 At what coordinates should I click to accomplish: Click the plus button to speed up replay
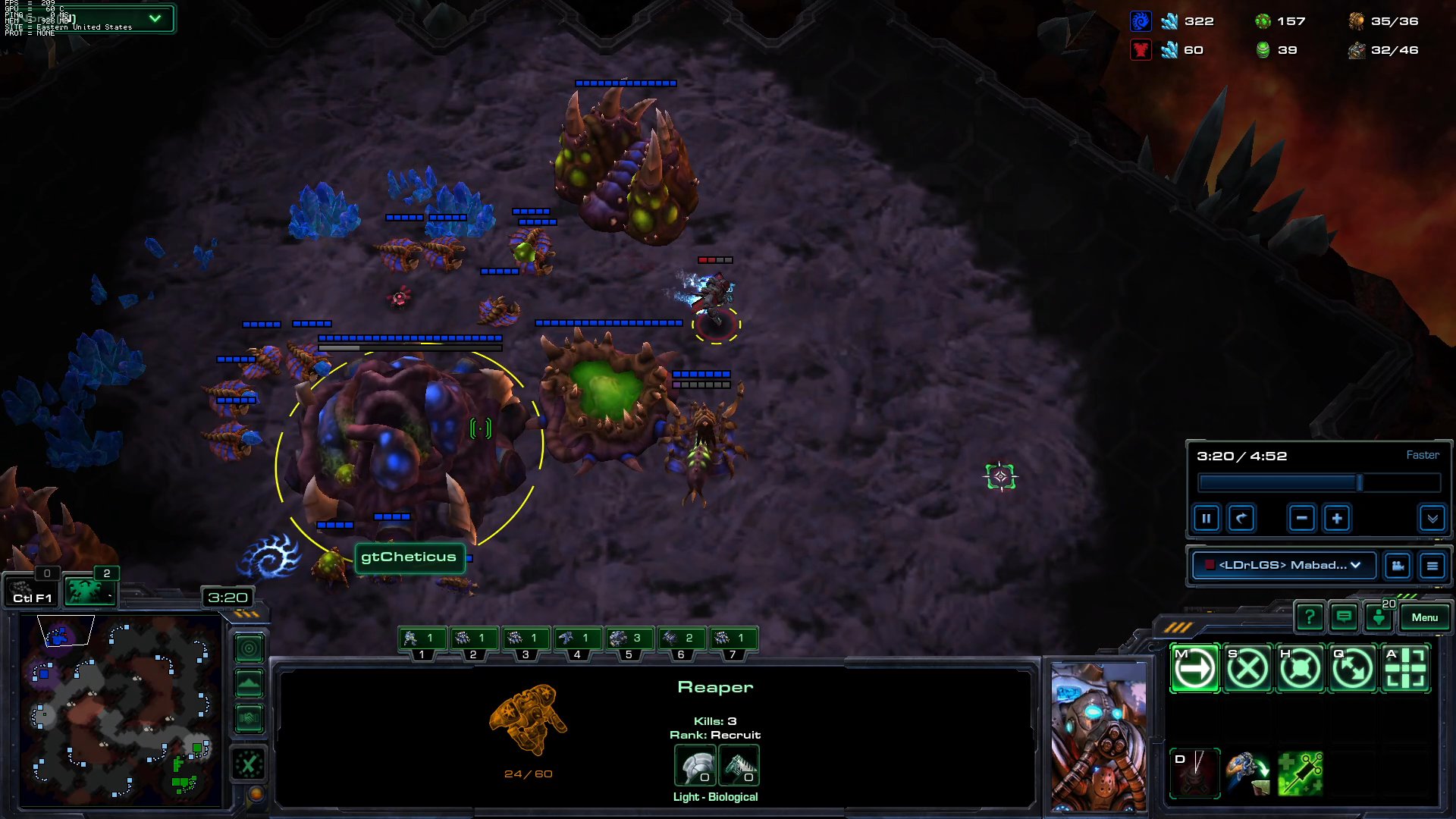coord(1336,518)
